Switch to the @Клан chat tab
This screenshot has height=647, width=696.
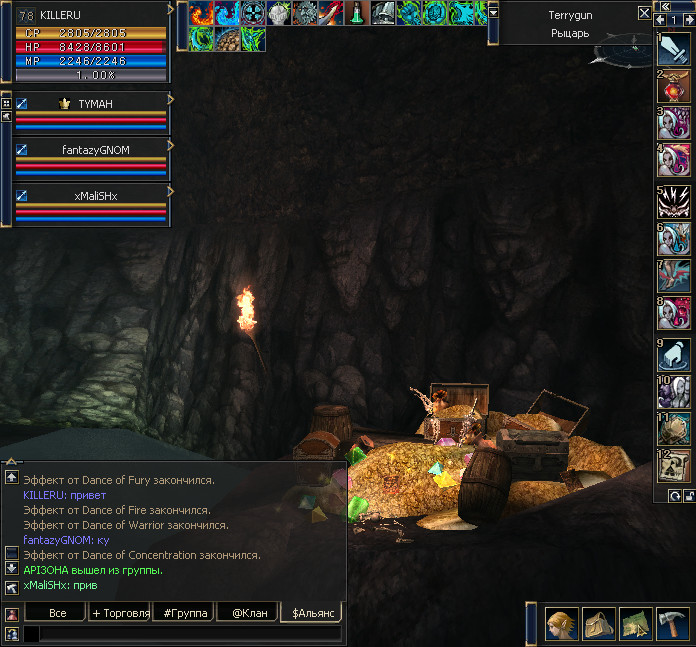248,612
